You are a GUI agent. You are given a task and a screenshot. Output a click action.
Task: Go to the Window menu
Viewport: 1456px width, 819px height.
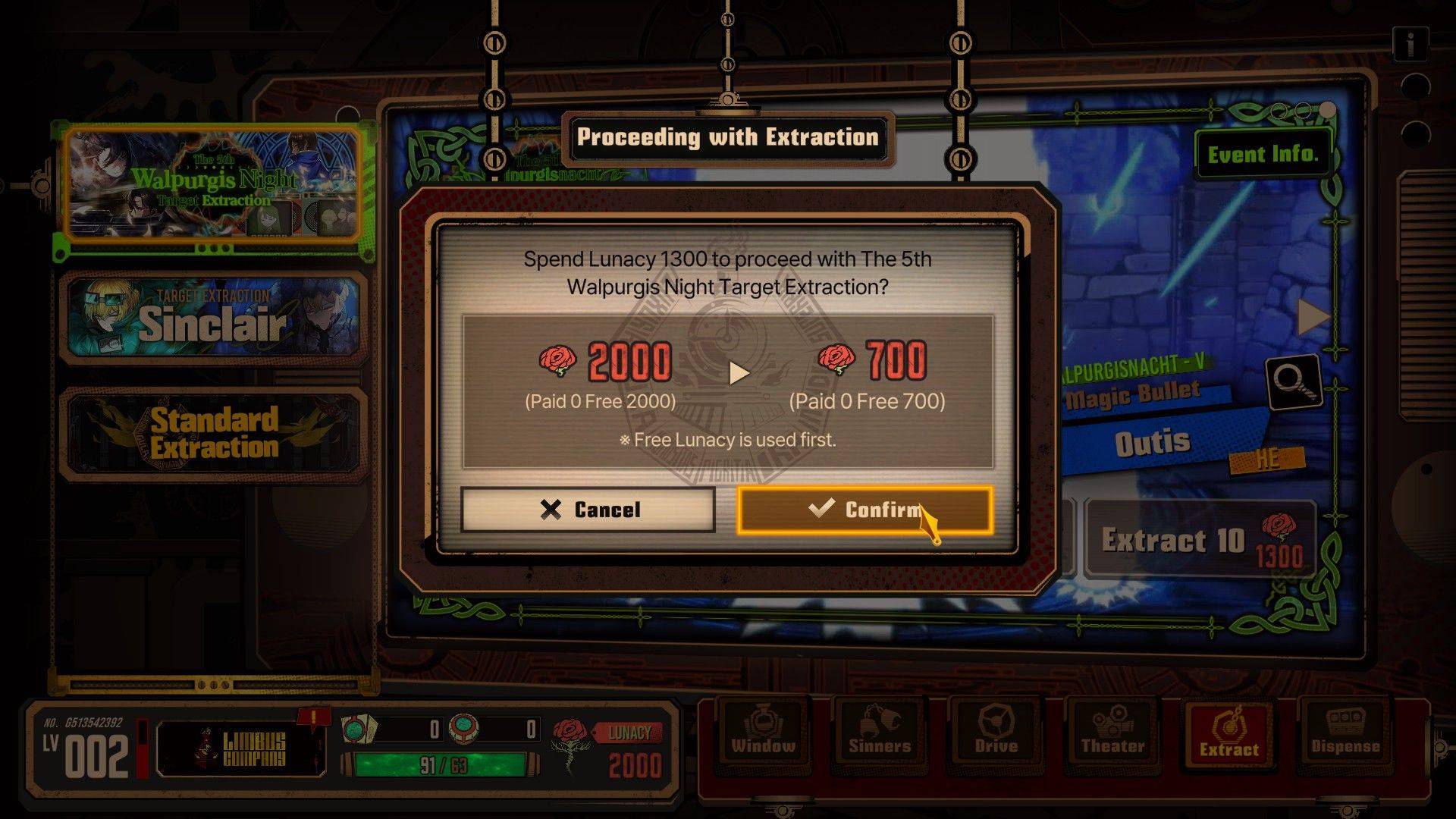763,733
